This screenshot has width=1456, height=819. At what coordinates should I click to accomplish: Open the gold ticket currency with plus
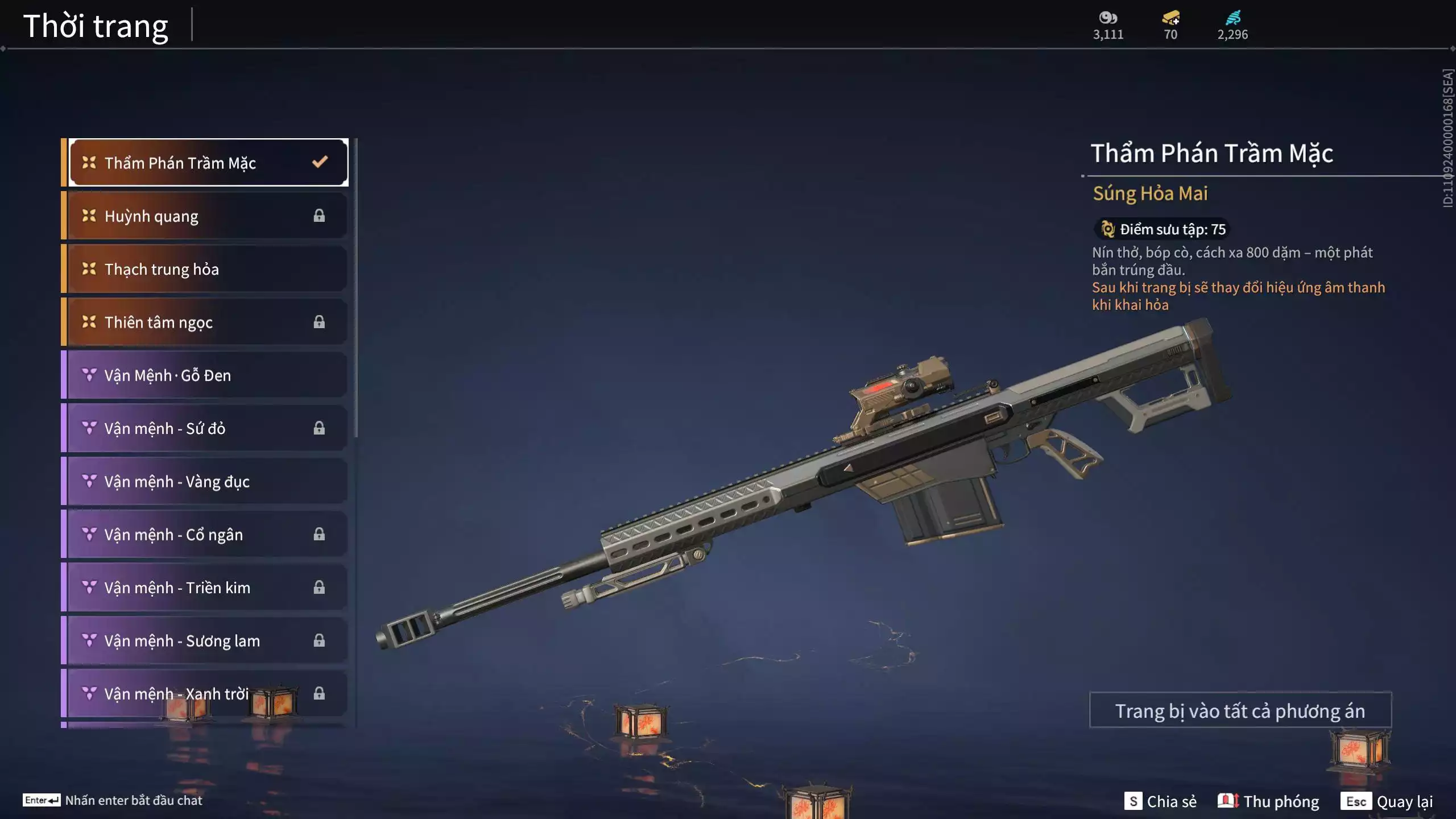point(1170,18)
